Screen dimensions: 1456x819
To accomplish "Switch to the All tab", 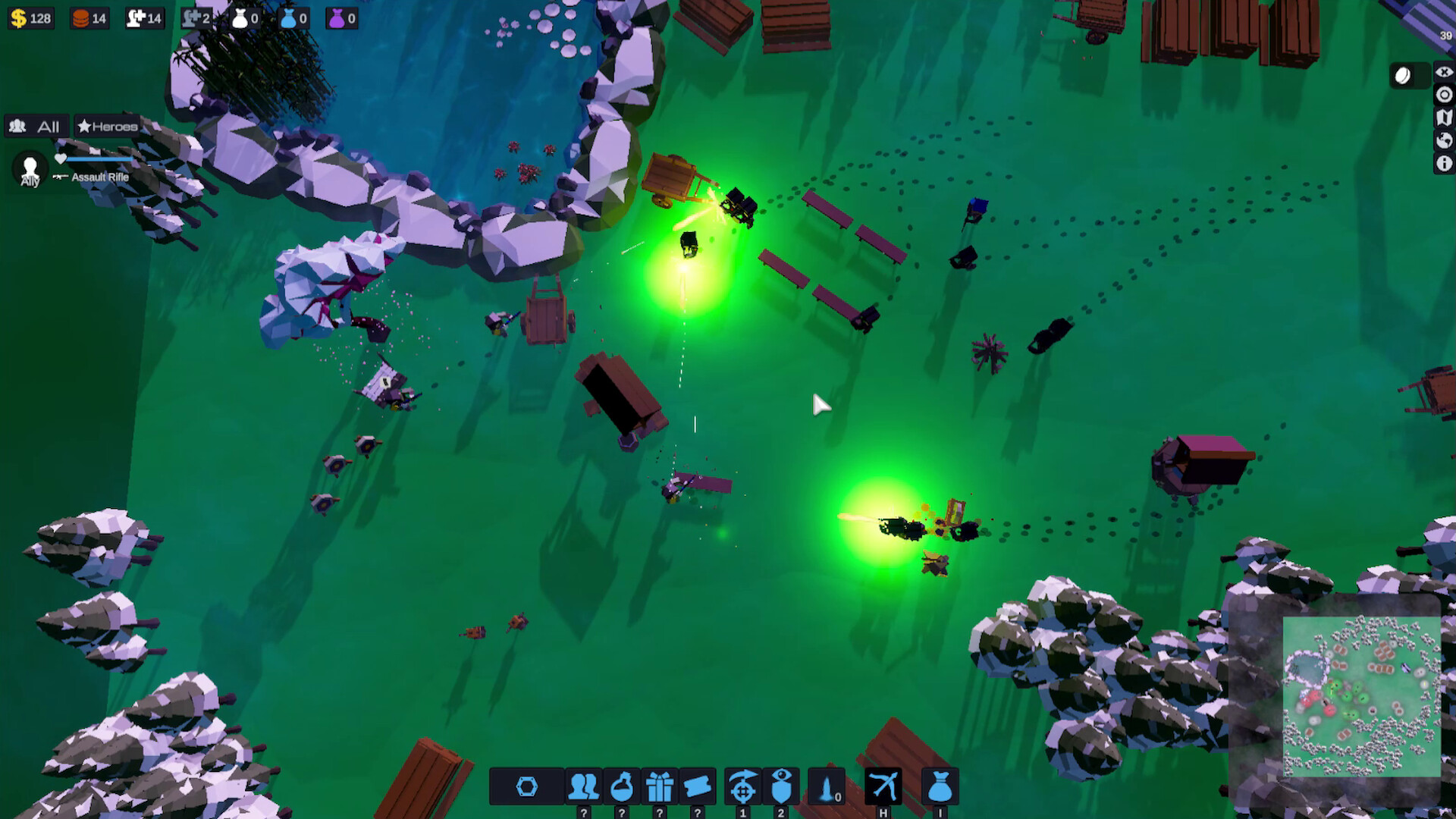I will point(36,127).
